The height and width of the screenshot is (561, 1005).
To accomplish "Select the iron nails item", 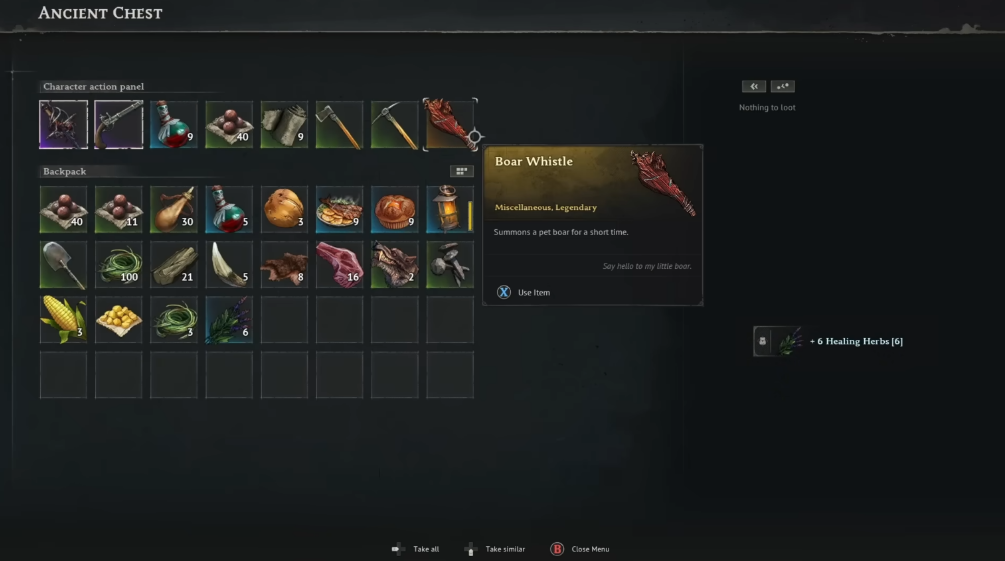I will [449, 264].
